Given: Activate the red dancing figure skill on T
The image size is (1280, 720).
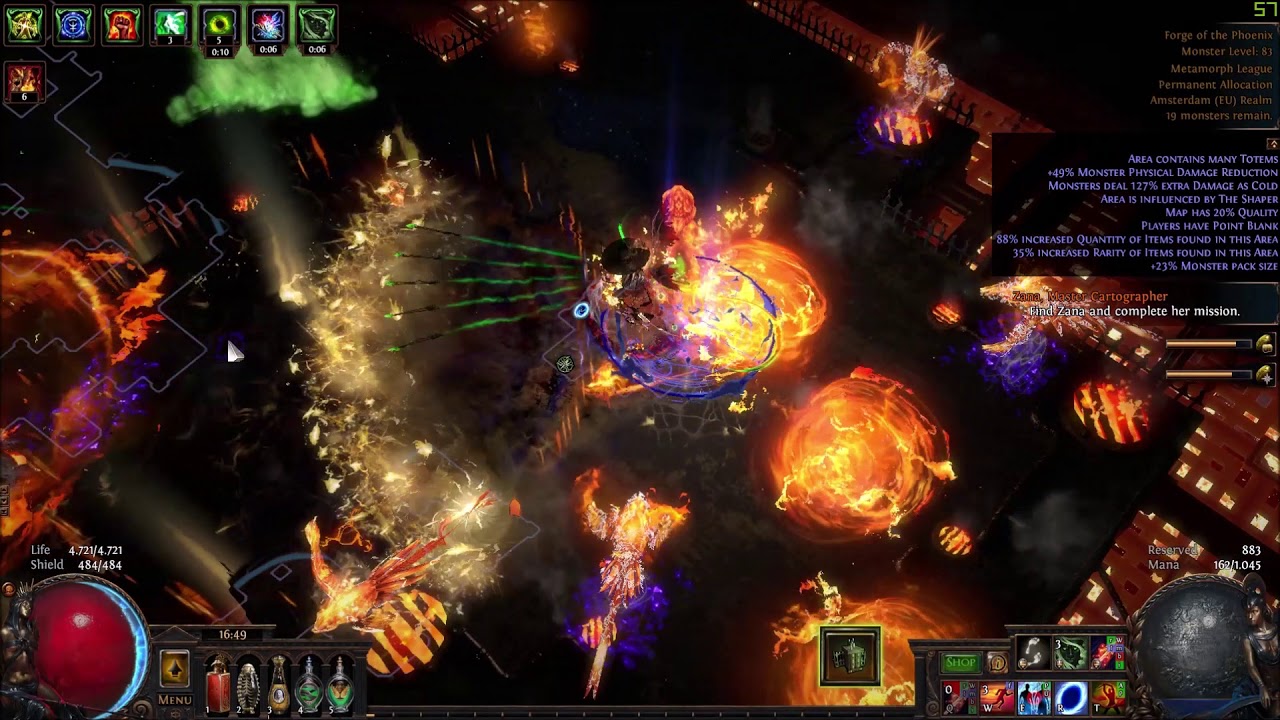Looking at the screenshot, I should pos(1107,697).
